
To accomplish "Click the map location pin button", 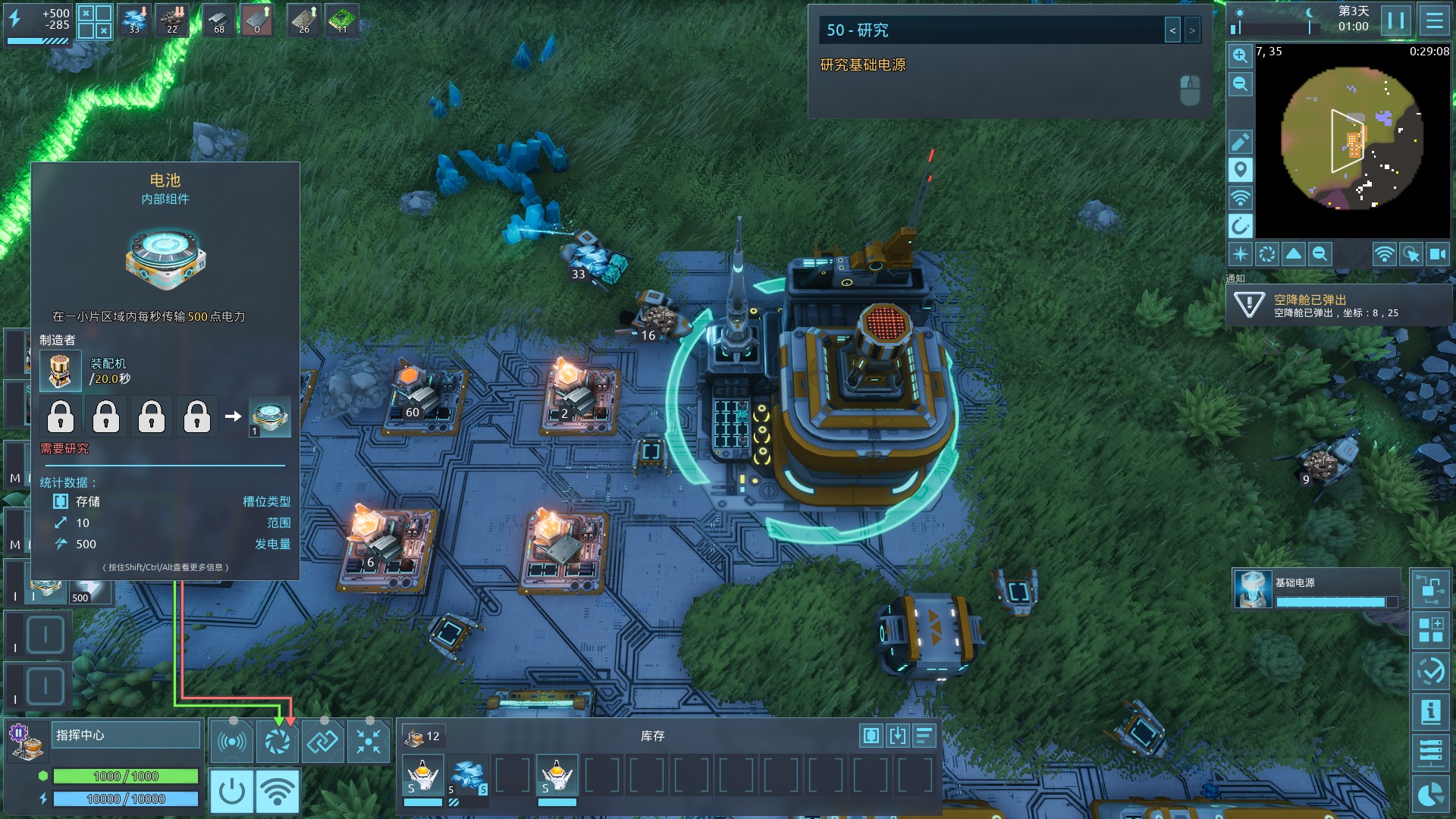I will coord(1240,170).
